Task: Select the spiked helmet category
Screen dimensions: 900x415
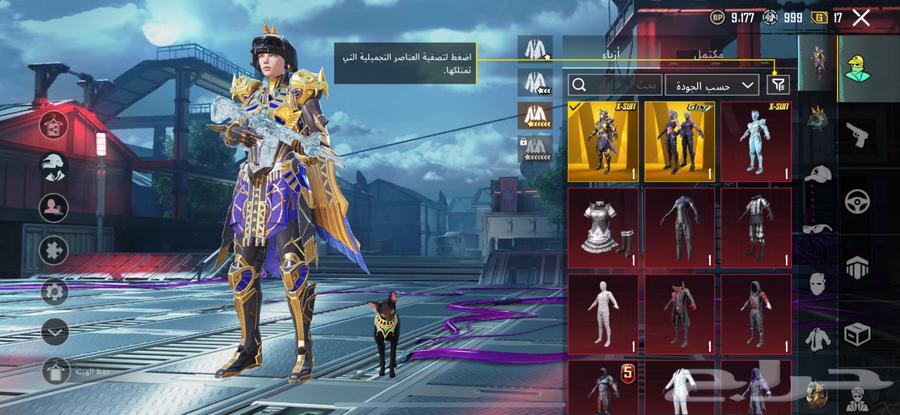Action: click(820, 120)
